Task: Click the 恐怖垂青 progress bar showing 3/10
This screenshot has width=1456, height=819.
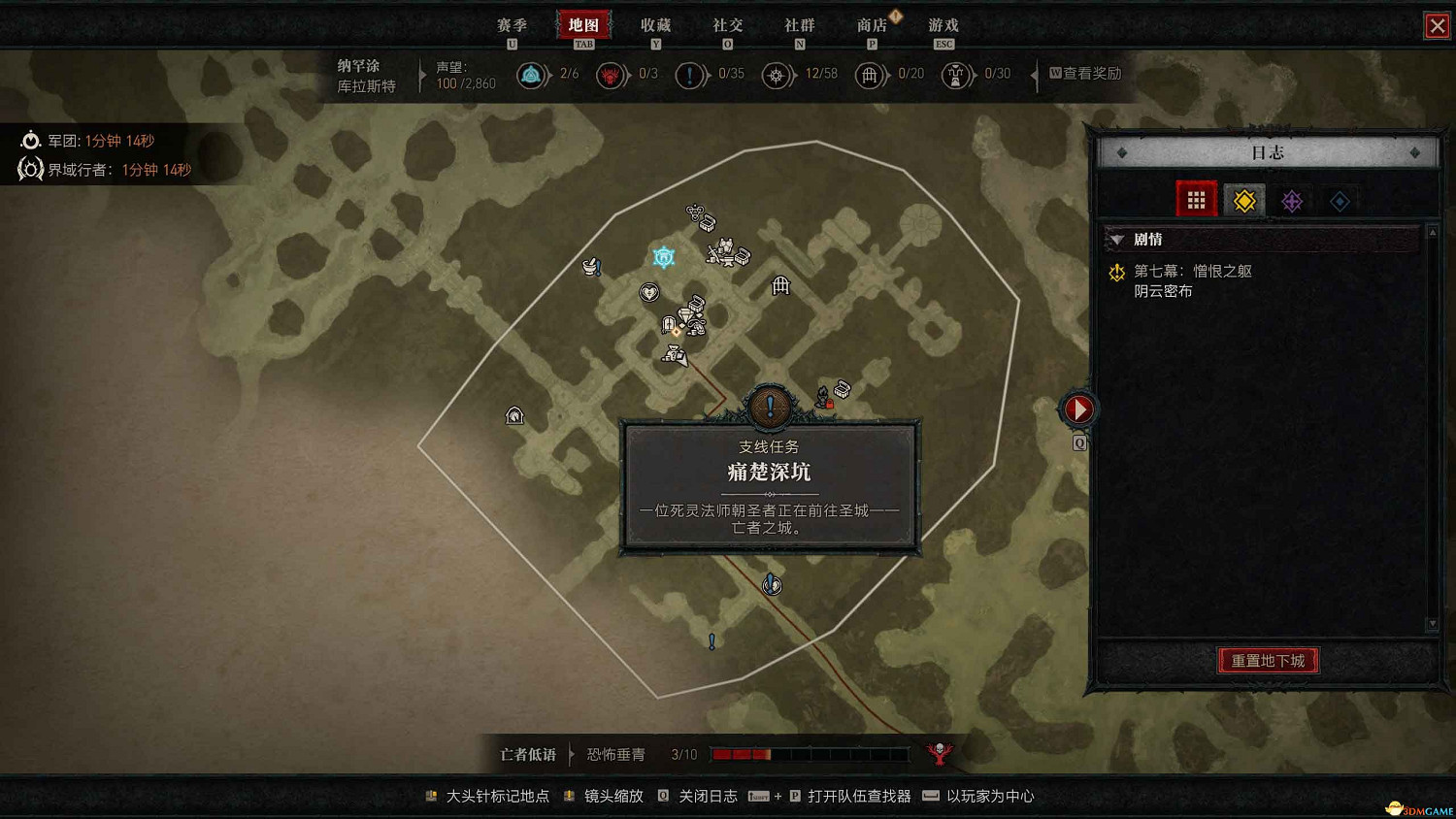Action: [809, 754]
